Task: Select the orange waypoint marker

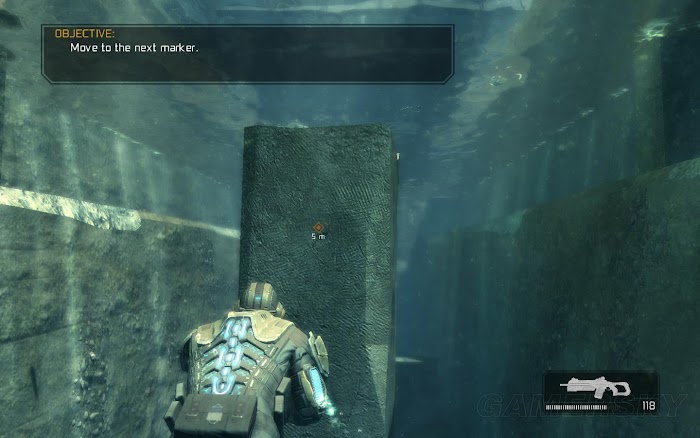Action: pos(317,227)
